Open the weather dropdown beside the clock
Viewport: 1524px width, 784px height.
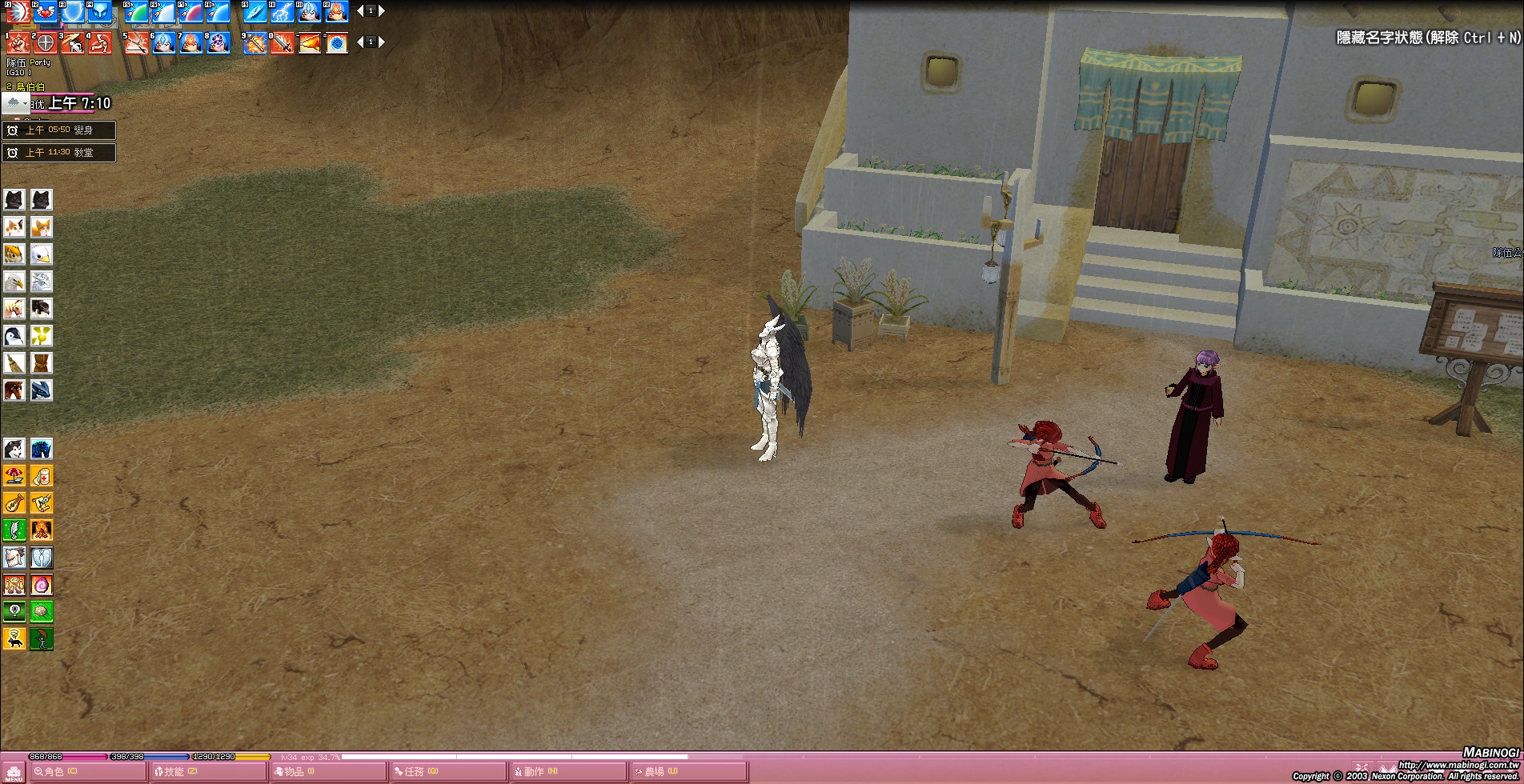point(15,103)
